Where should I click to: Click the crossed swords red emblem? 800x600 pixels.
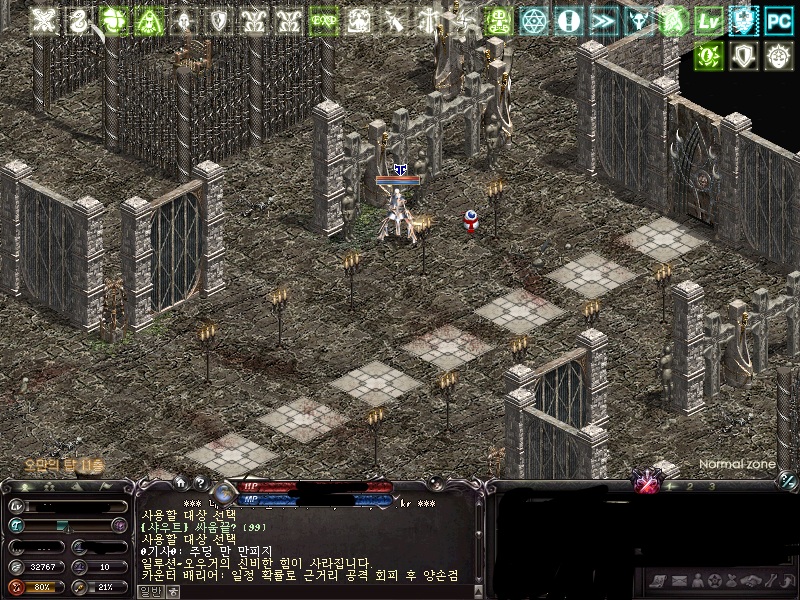647,485
